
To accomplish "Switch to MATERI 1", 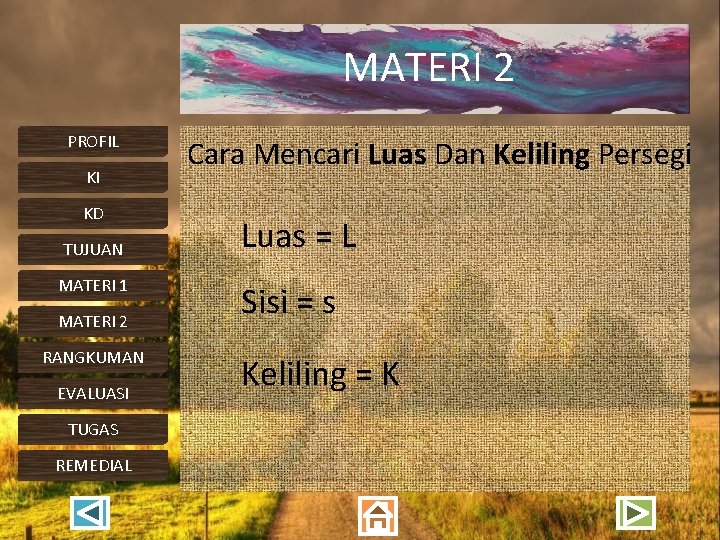I will [x=93, y=286].
